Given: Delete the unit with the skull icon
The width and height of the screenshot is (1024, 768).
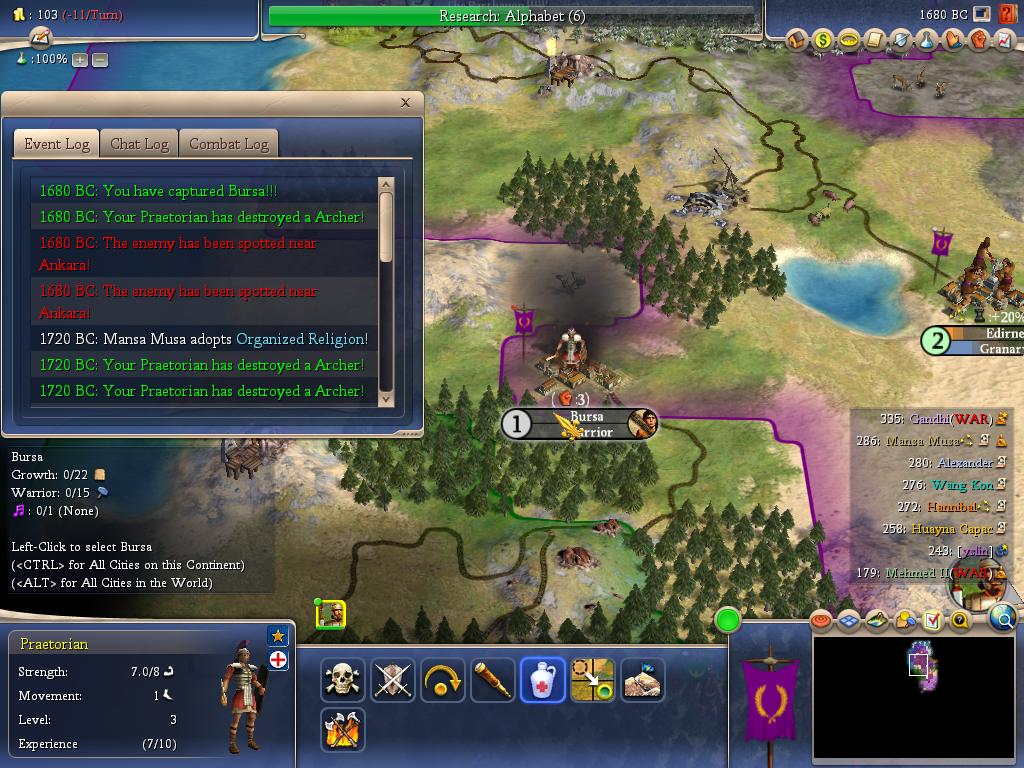Looking at the screenshot, I should [x=343, y=681].
